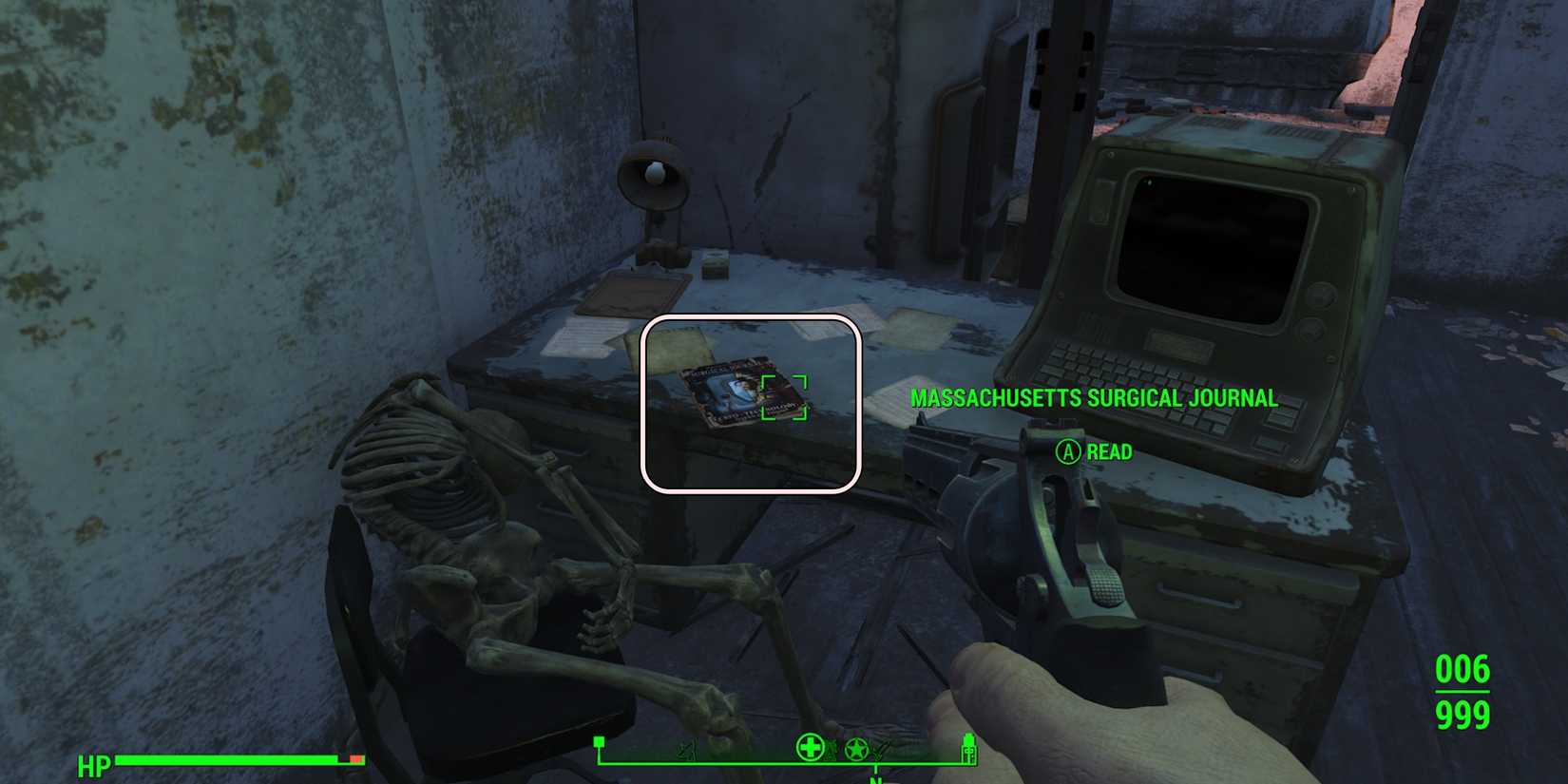
Task: Click the desk drawer handle below the terminal
Action: 1200,597
